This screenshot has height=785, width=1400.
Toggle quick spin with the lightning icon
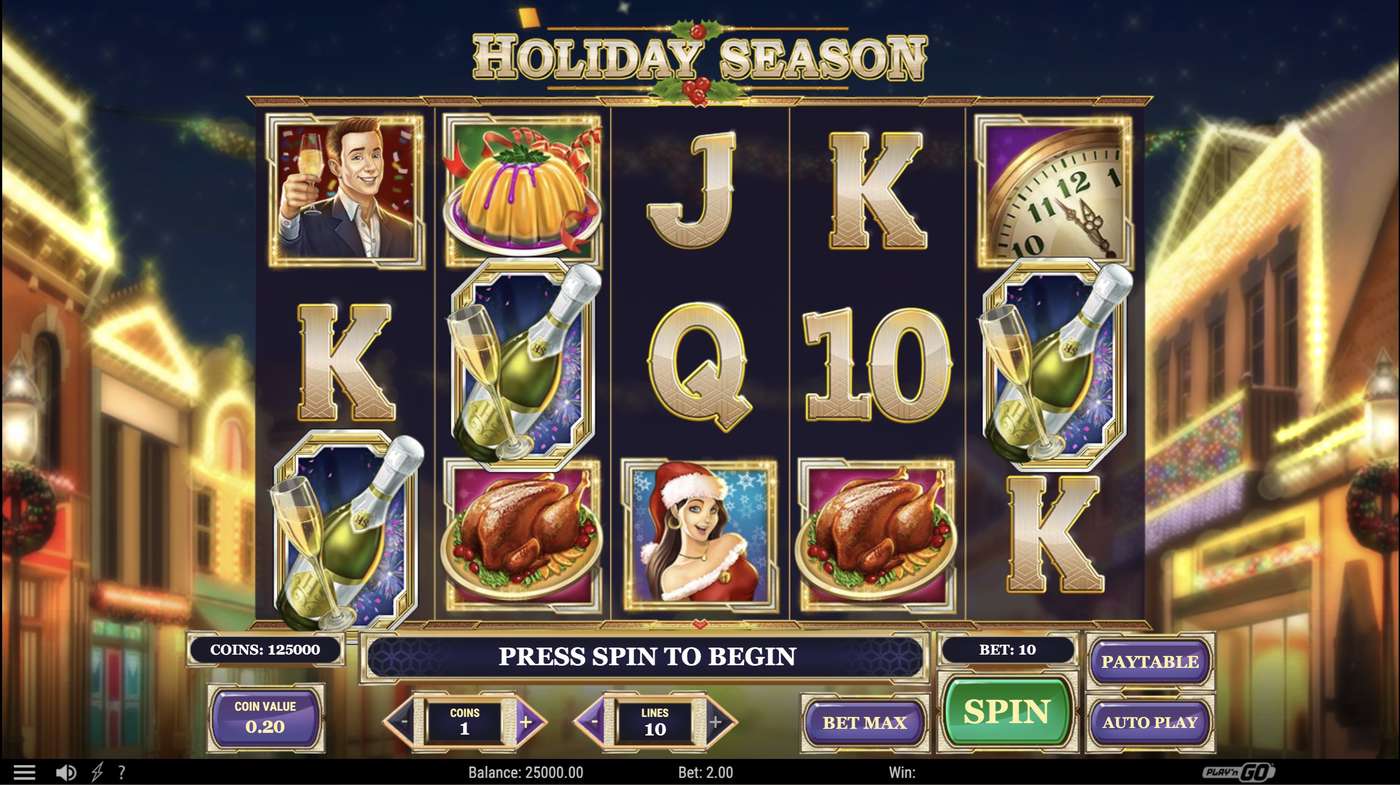pyautogui.click(x=97, y=771)
